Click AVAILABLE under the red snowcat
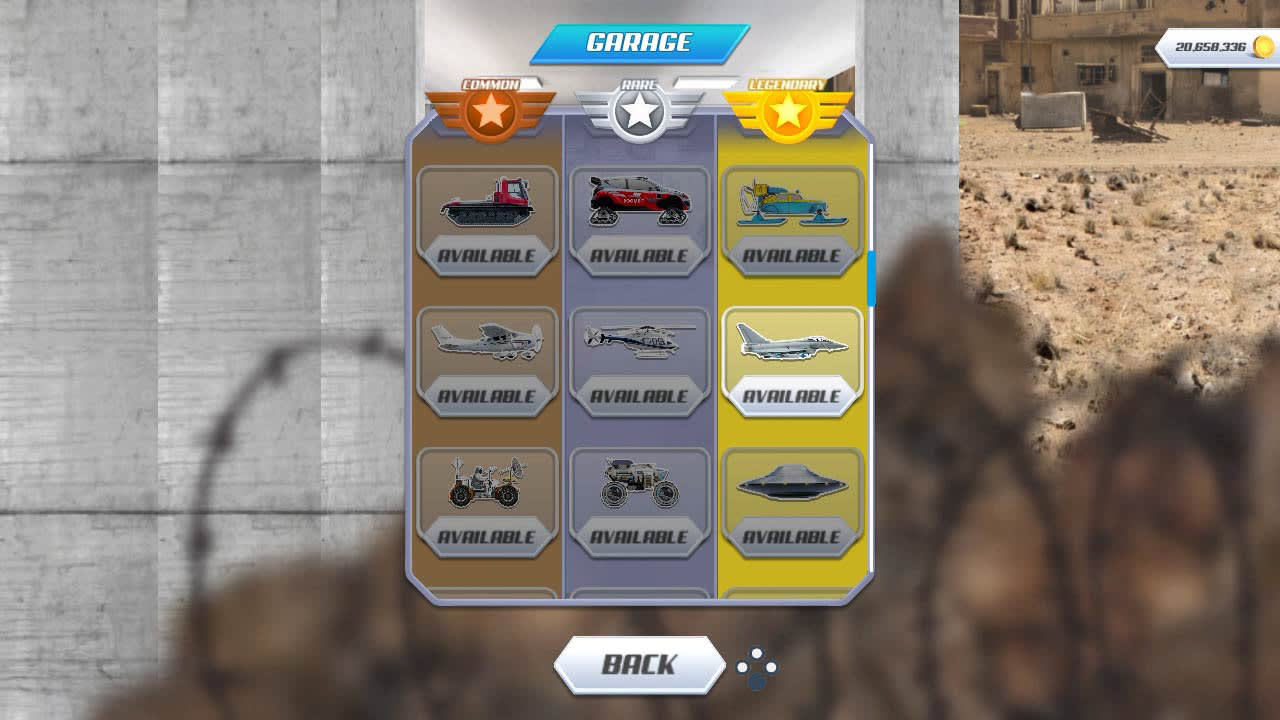 coord(488,253)
